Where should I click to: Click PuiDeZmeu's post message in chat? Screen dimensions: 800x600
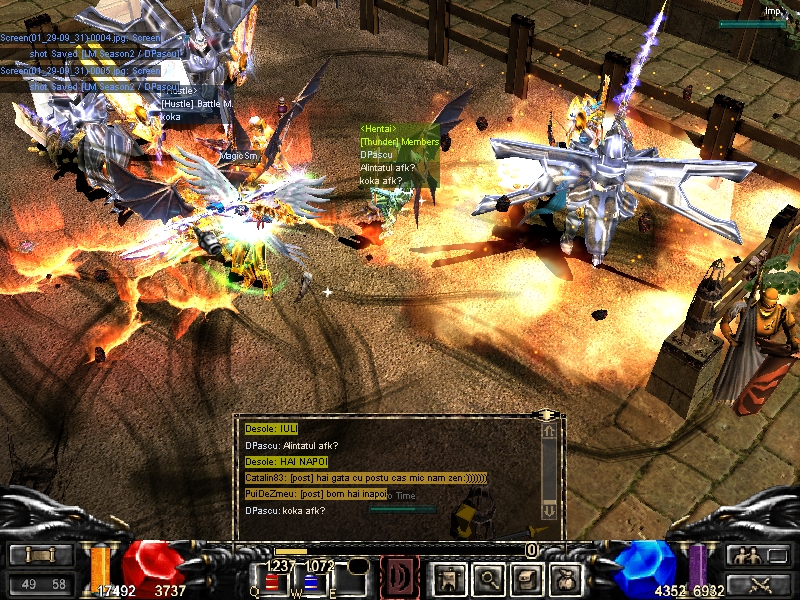pos(316,494)
